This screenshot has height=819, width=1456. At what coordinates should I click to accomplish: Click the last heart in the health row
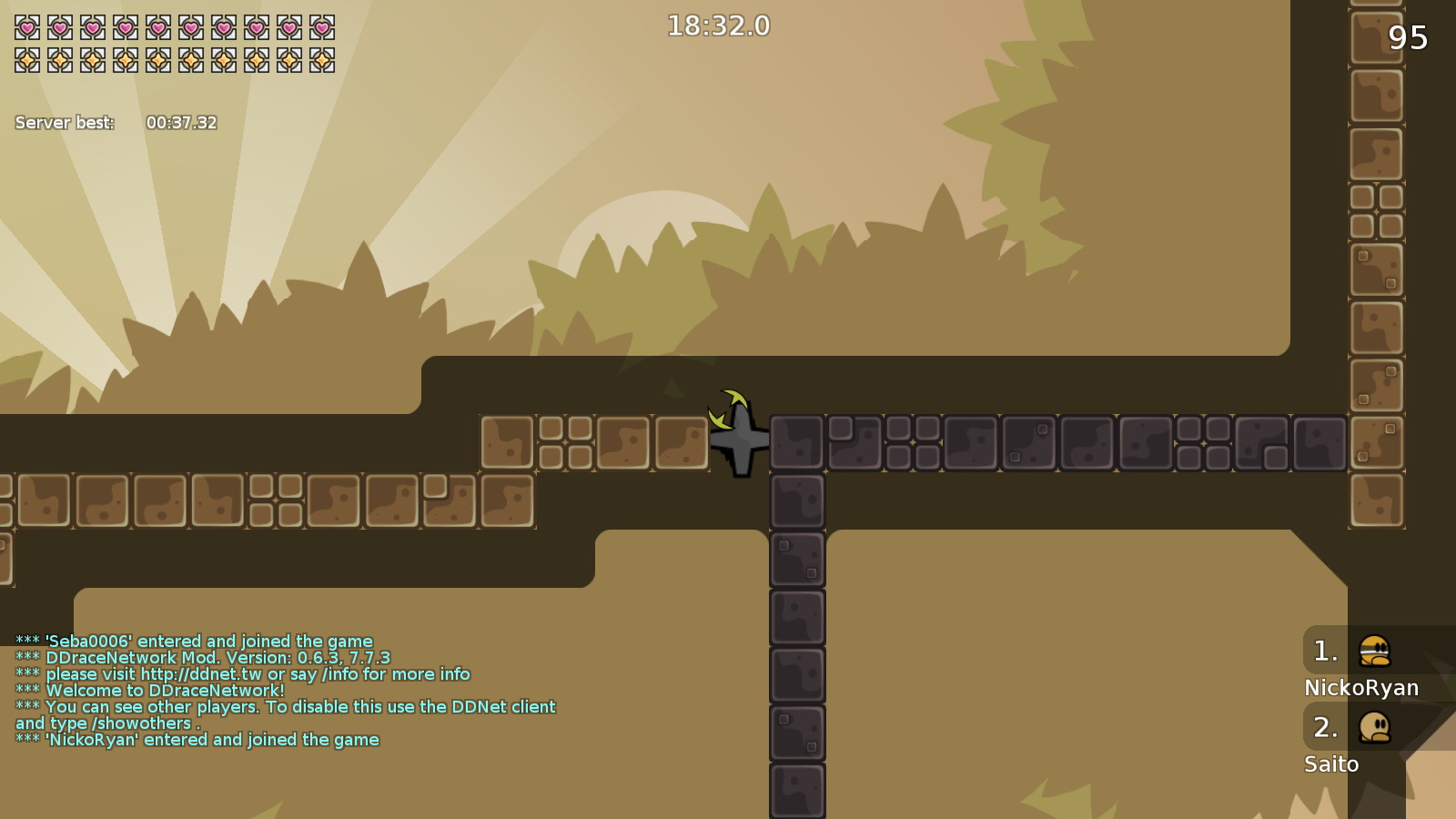[322, 28]
